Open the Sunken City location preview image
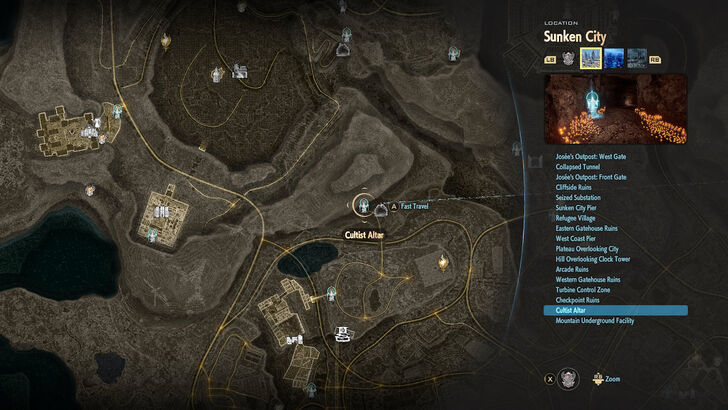 [616, 107]
